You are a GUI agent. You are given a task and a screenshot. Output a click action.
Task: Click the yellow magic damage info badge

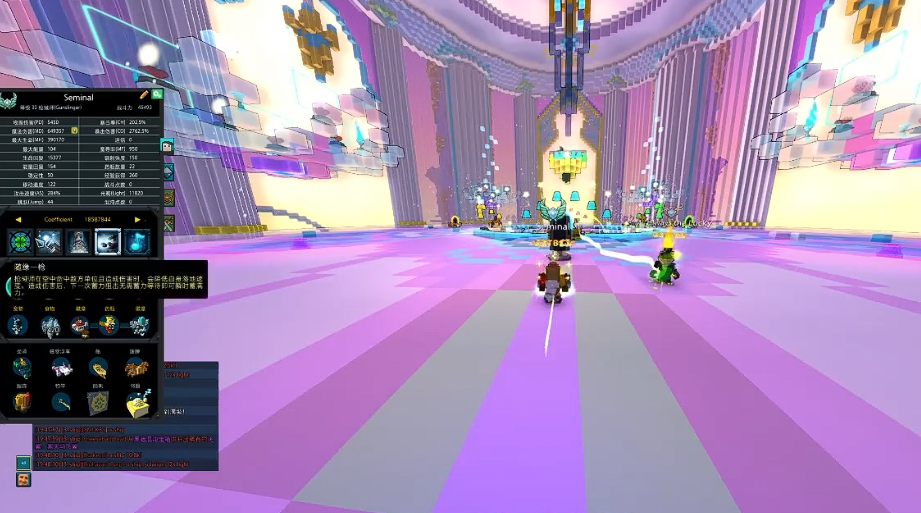pos(74,131)
